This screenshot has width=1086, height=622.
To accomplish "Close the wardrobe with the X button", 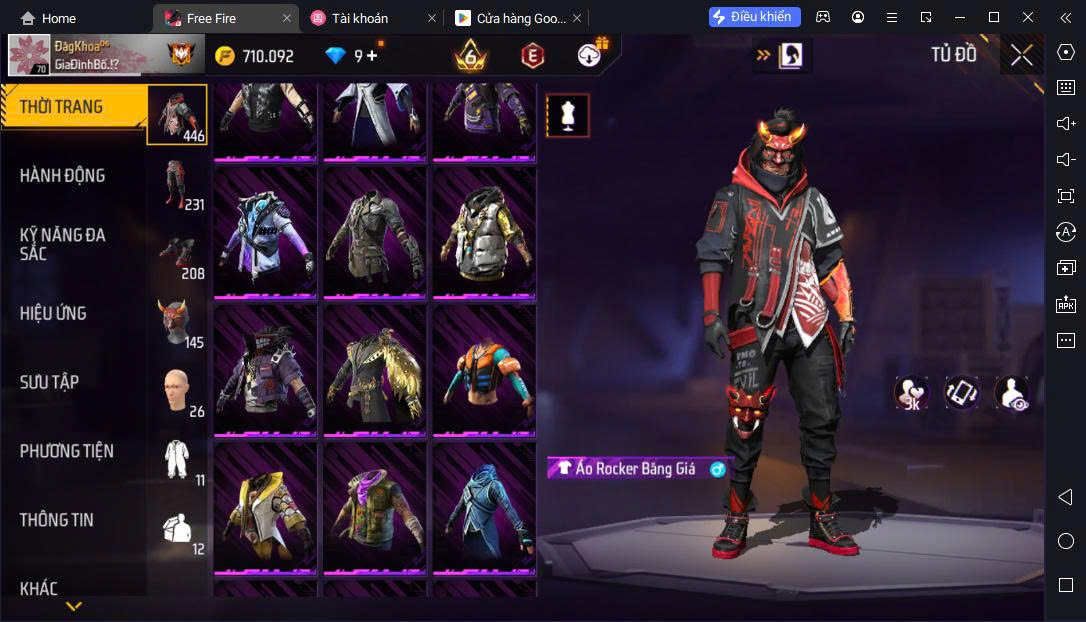I will 1021,55.
